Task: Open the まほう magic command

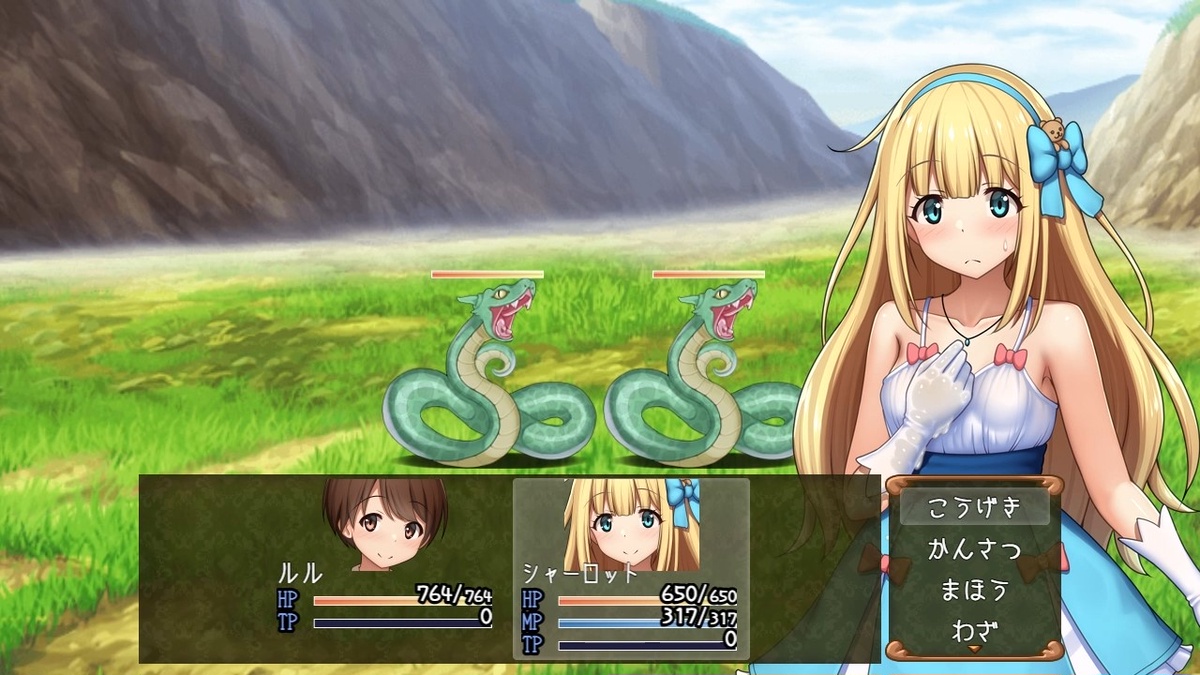Action: (x=974, y=590)
